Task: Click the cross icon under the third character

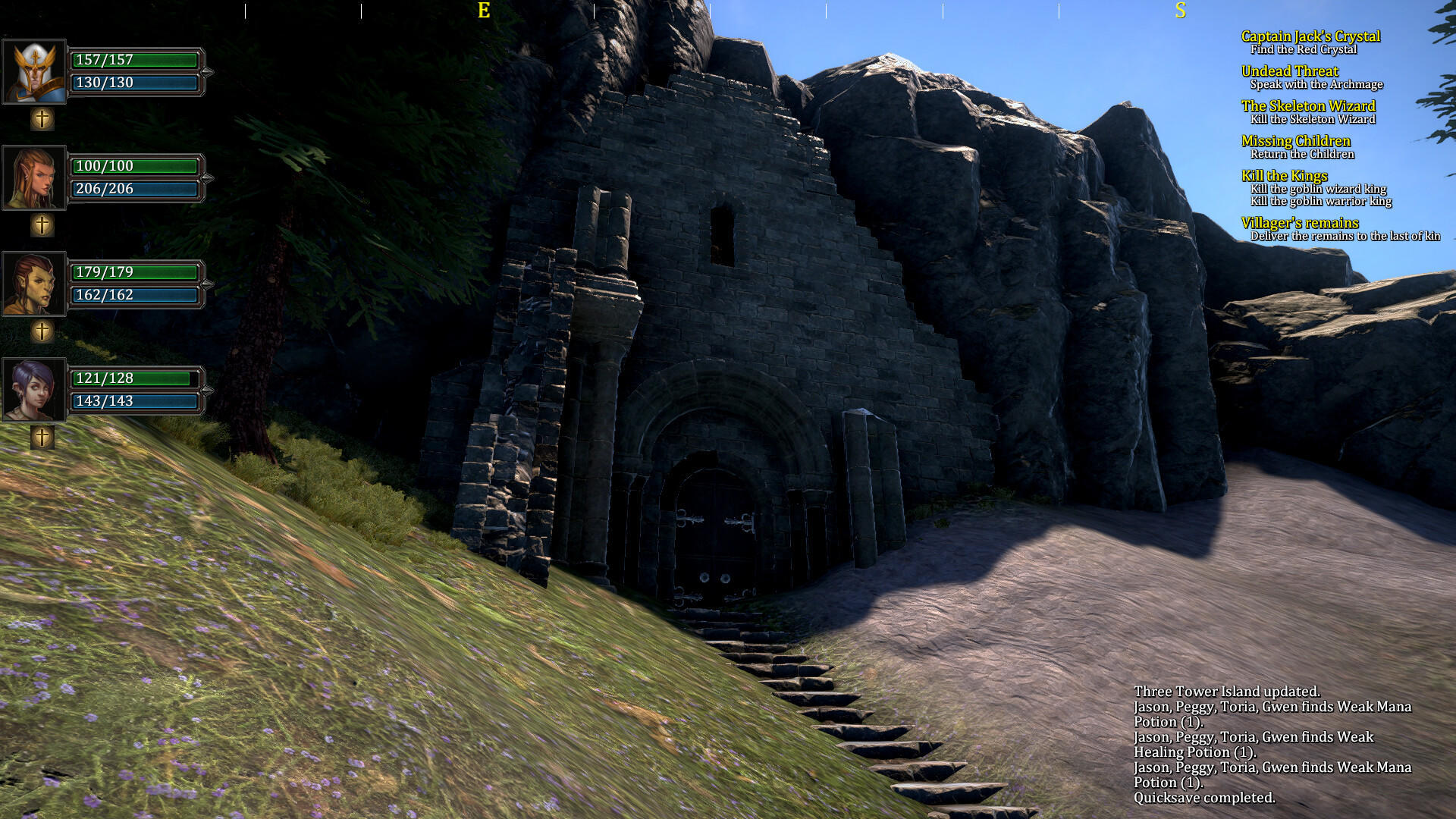Action: [x=42, y=330]
